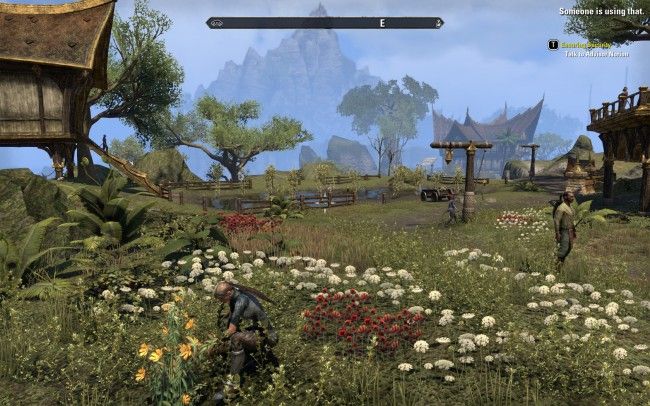Click the 'Talk to Advisor' quest objective
The image size is (650, 406).
coord(596,52)
